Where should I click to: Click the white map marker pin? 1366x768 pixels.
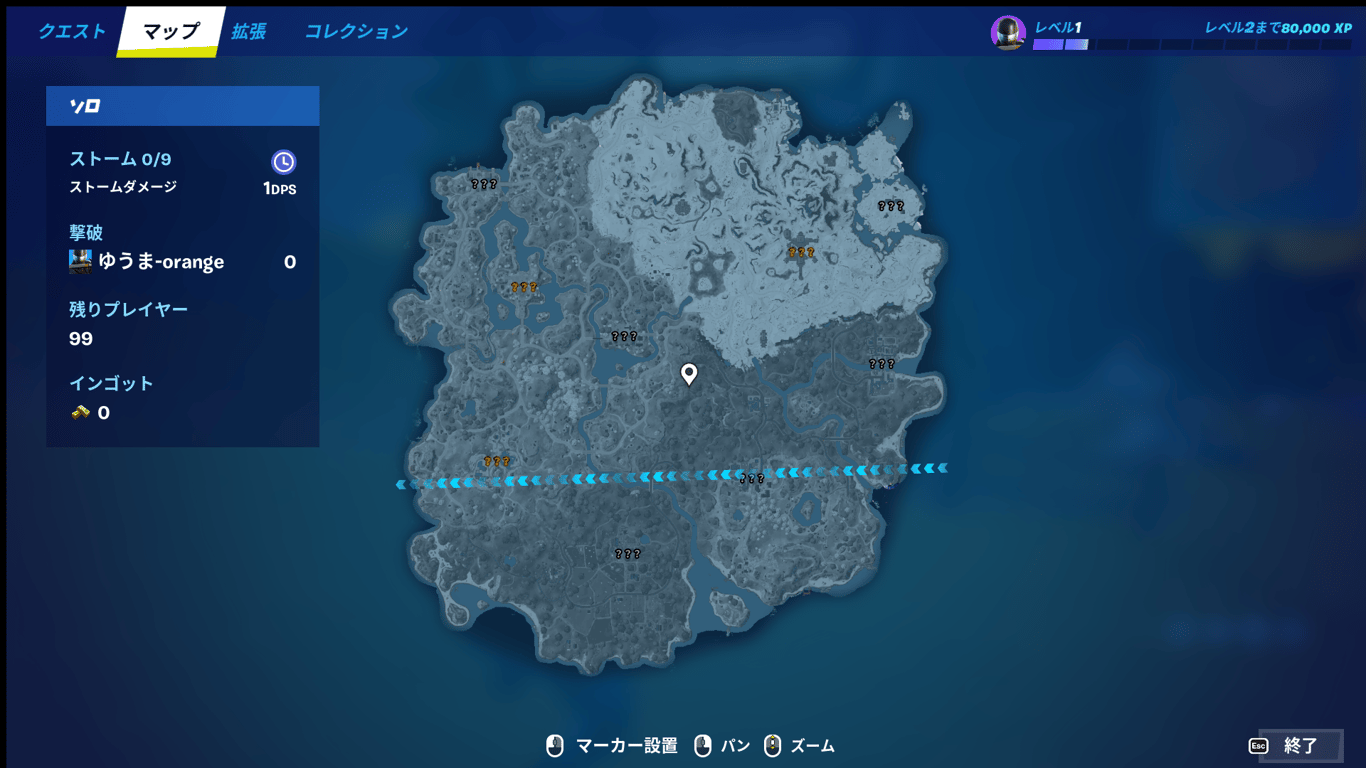(x=689, y=374)
